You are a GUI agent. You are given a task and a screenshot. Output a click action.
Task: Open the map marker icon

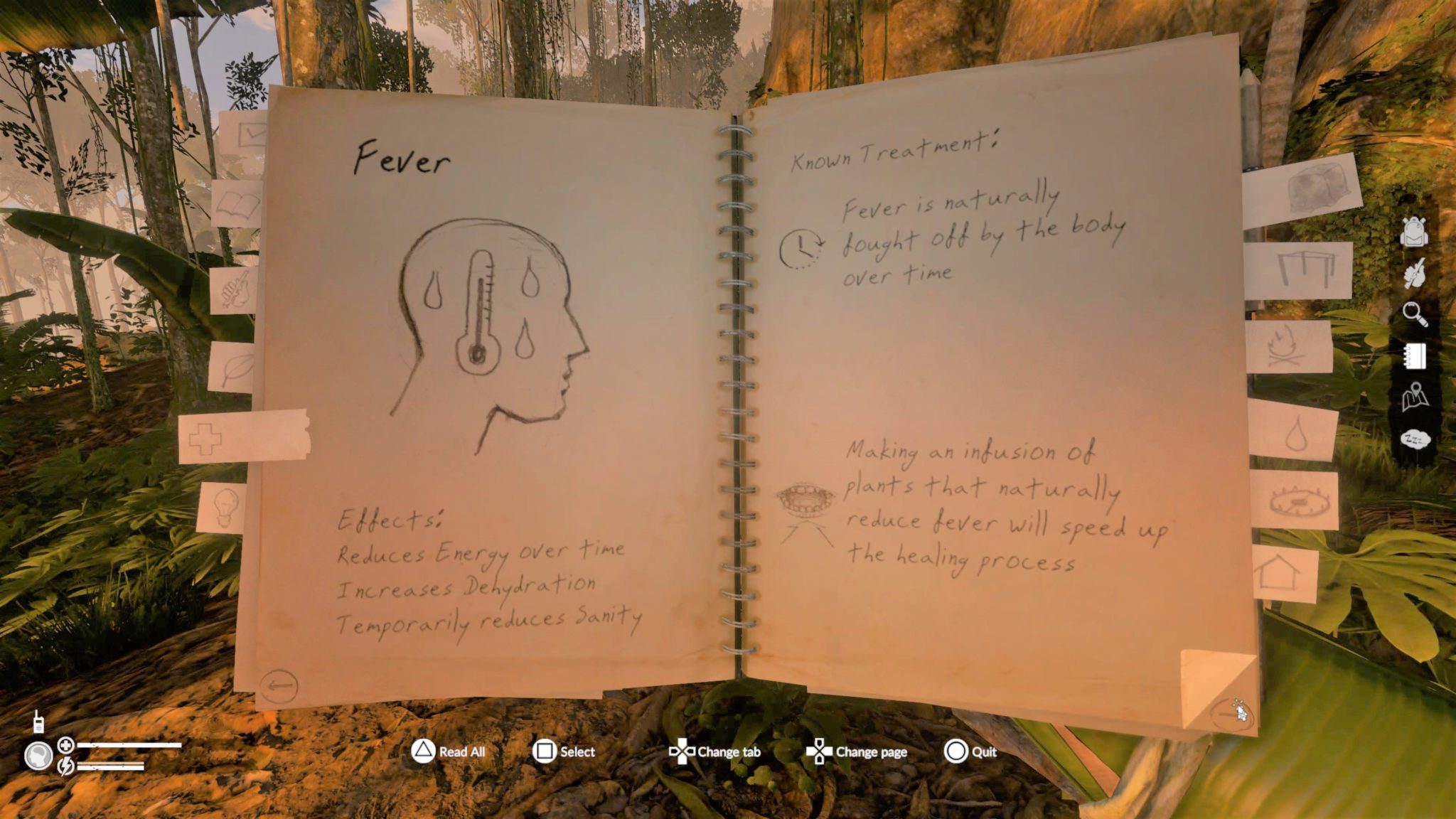(x=1415, y=397)
